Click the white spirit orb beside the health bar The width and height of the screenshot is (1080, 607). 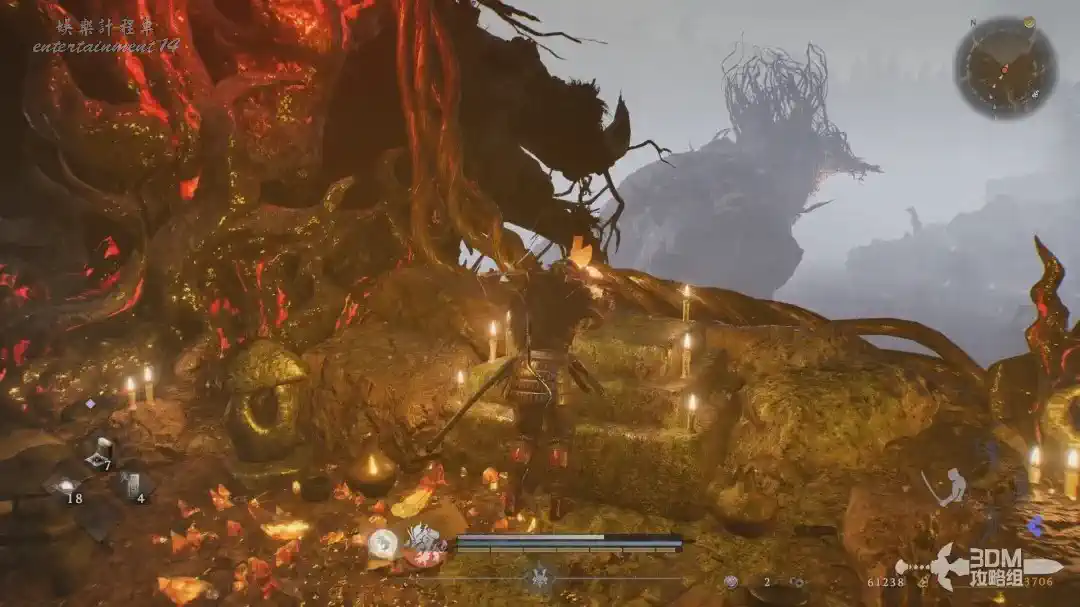pyautogui.click(x=383, y=544)
